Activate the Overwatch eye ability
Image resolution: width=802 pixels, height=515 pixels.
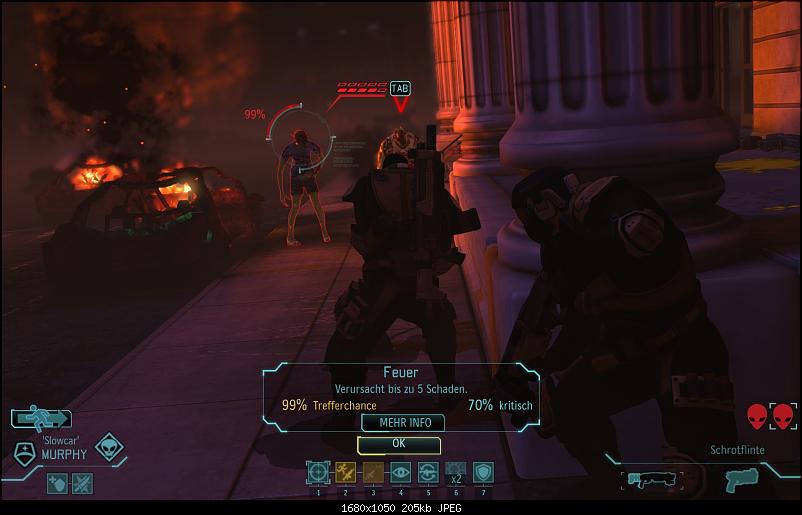point(400,473)
